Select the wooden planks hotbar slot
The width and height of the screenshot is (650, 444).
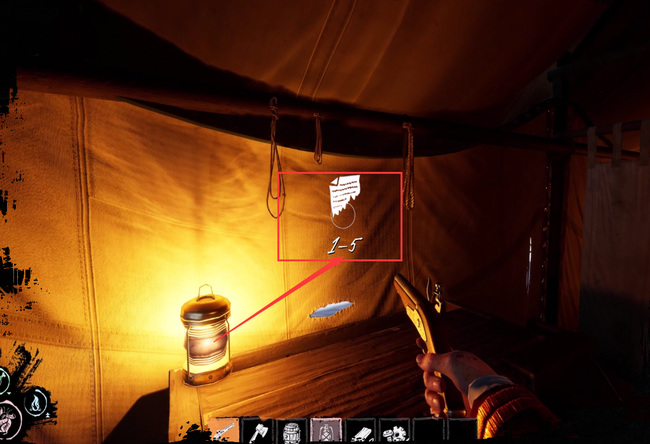359,432
